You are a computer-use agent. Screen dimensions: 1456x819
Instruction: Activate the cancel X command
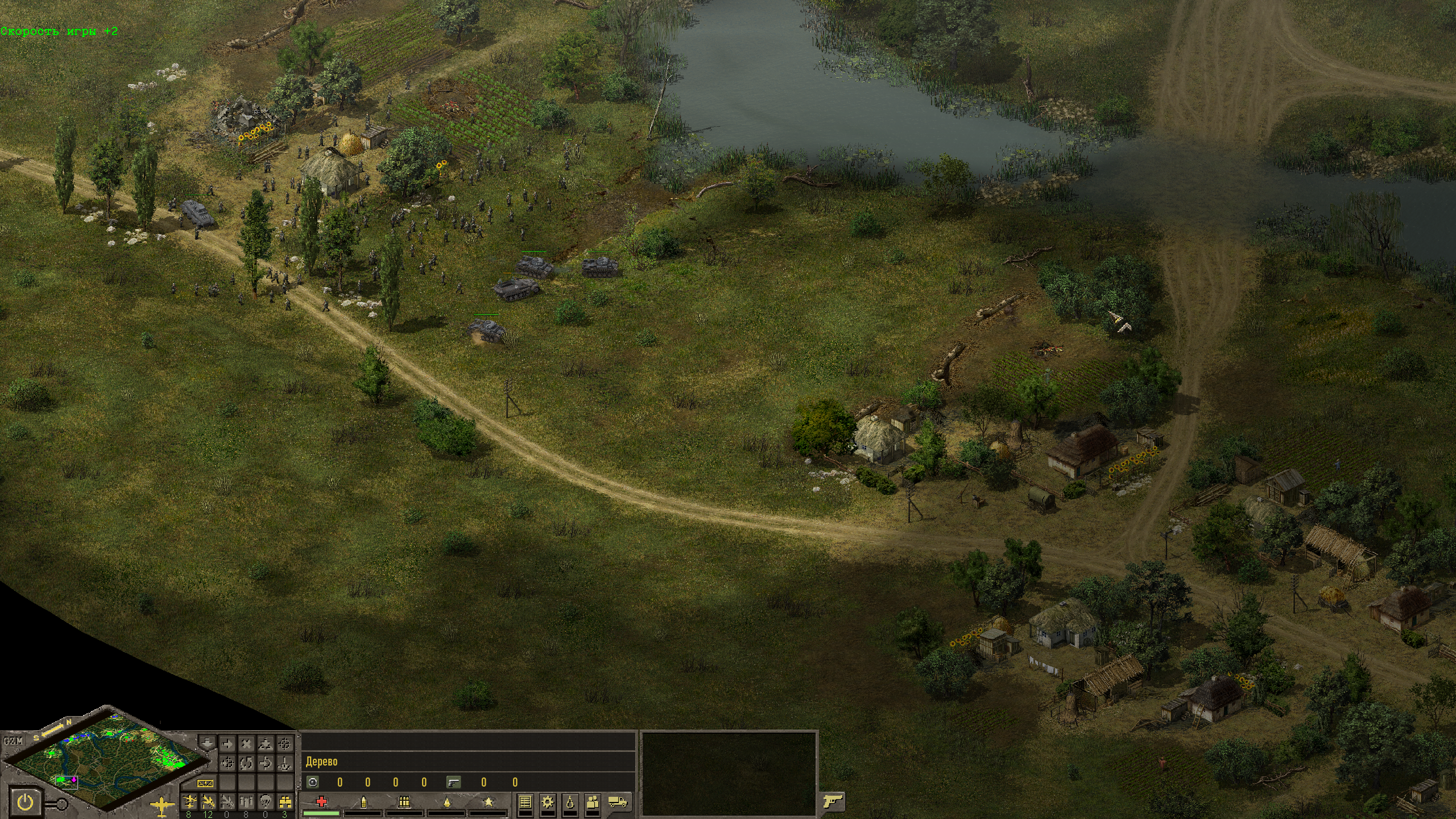click(x=246, y=743)
